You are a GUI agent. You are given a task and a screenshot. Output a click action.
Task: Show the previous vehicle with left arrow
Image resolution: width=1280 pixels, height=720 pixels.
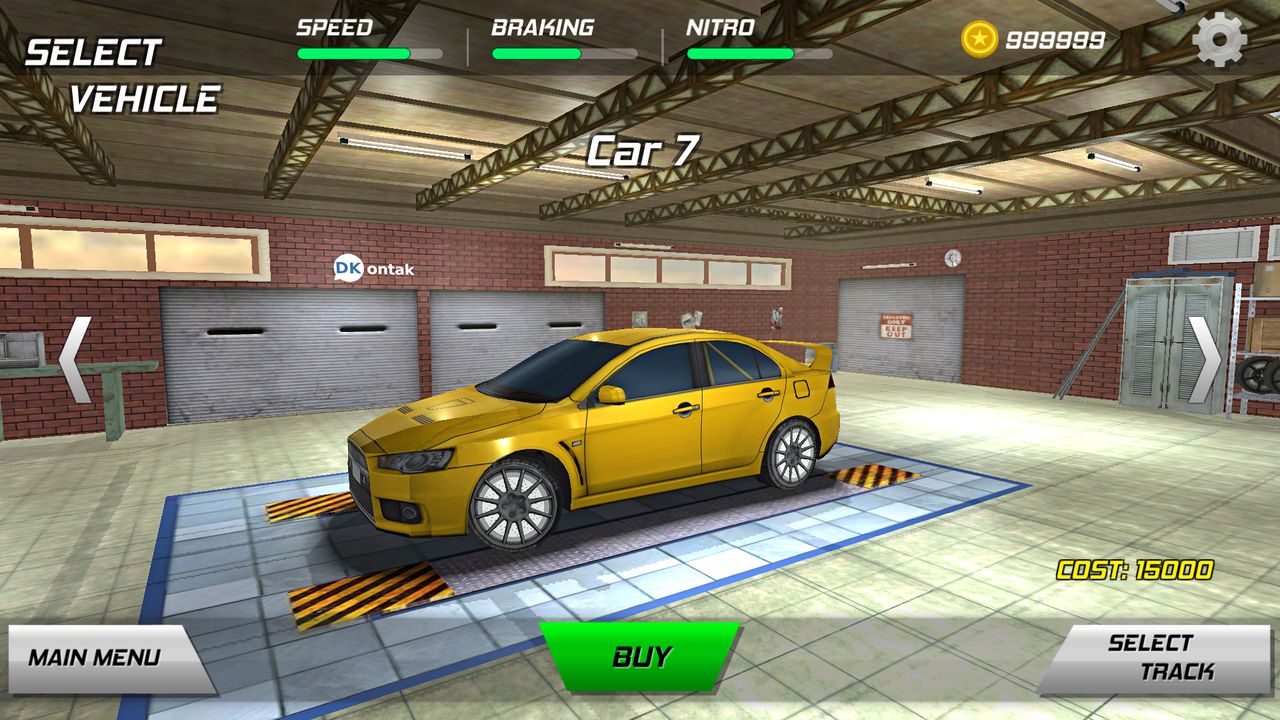pos(75,360)
